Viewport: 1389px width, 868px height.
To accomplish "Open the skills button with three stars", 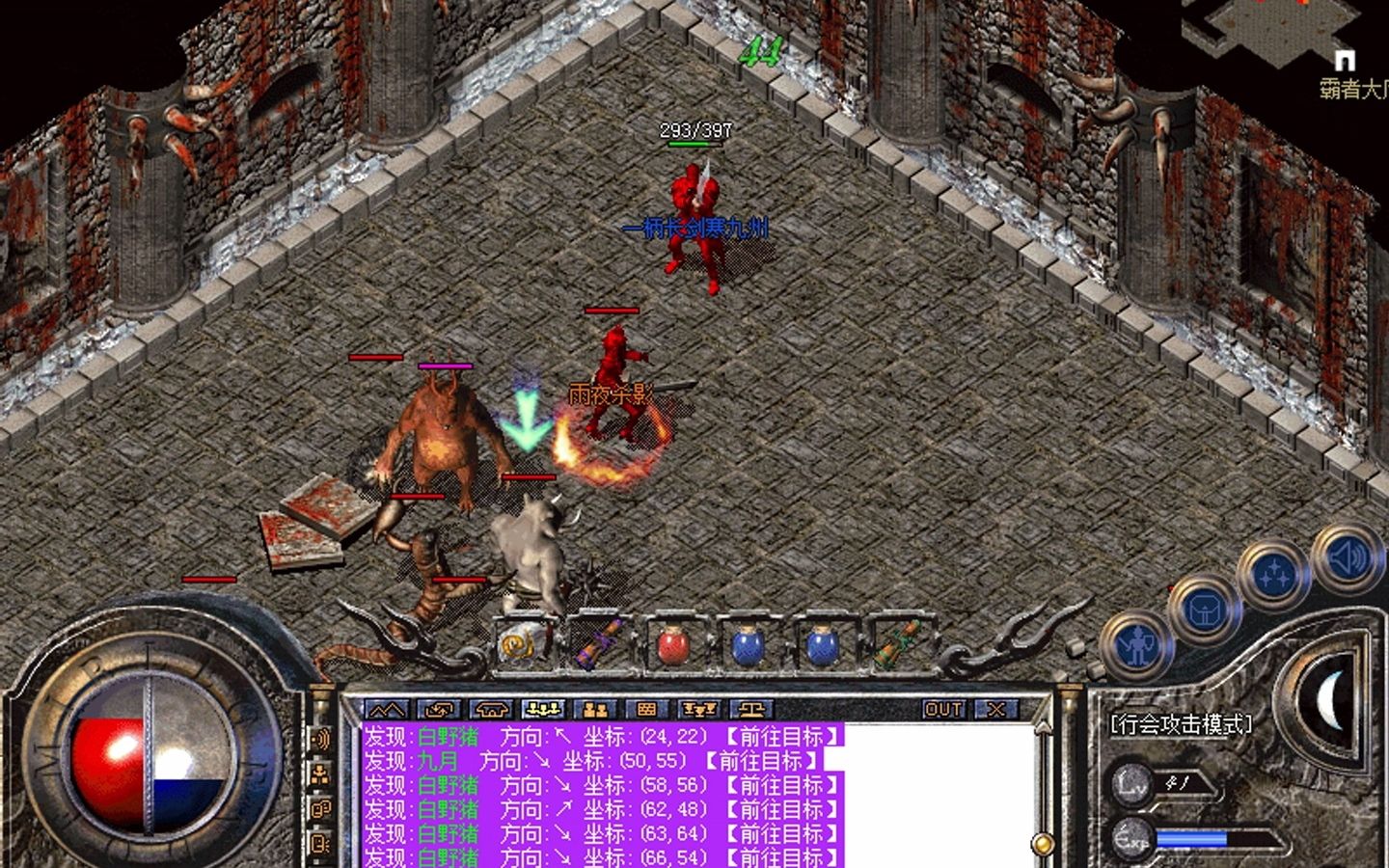I will [1272, 576].
